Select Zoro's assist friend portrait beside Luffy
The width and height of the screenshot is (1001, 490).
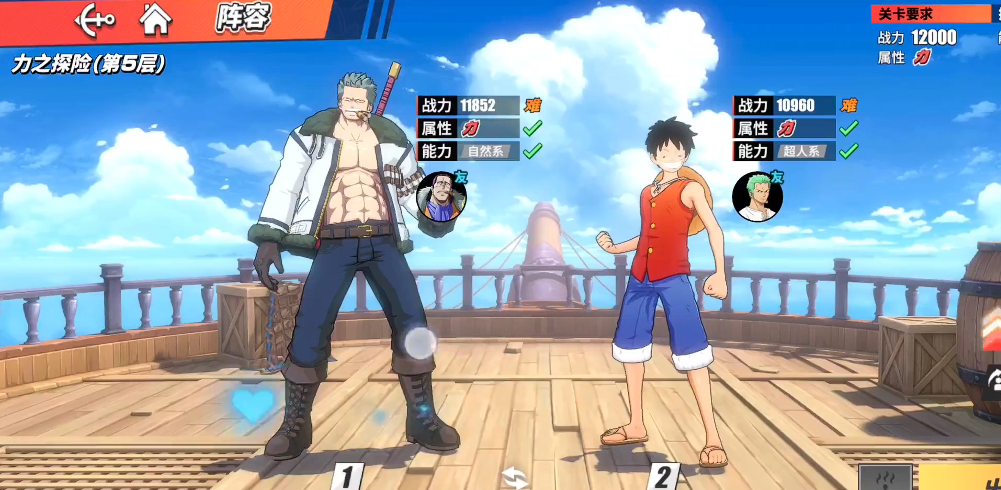[757, 197]
